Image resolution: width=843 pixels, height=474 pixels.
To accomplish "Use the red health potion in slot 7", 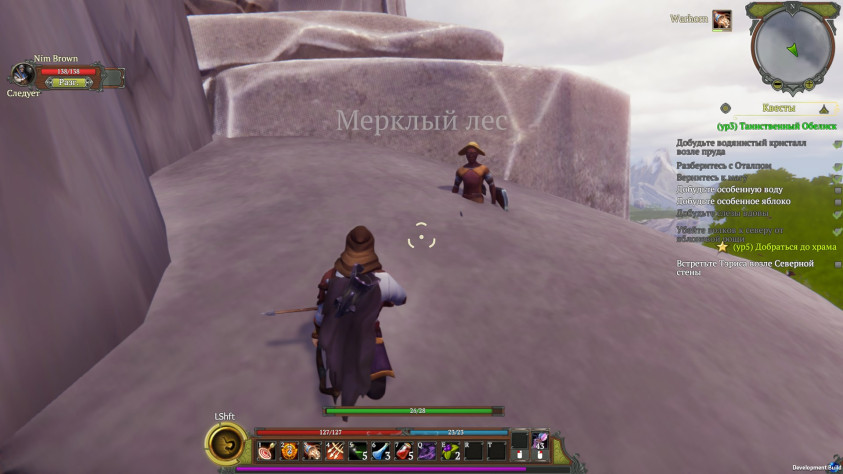I will point(403,451).
